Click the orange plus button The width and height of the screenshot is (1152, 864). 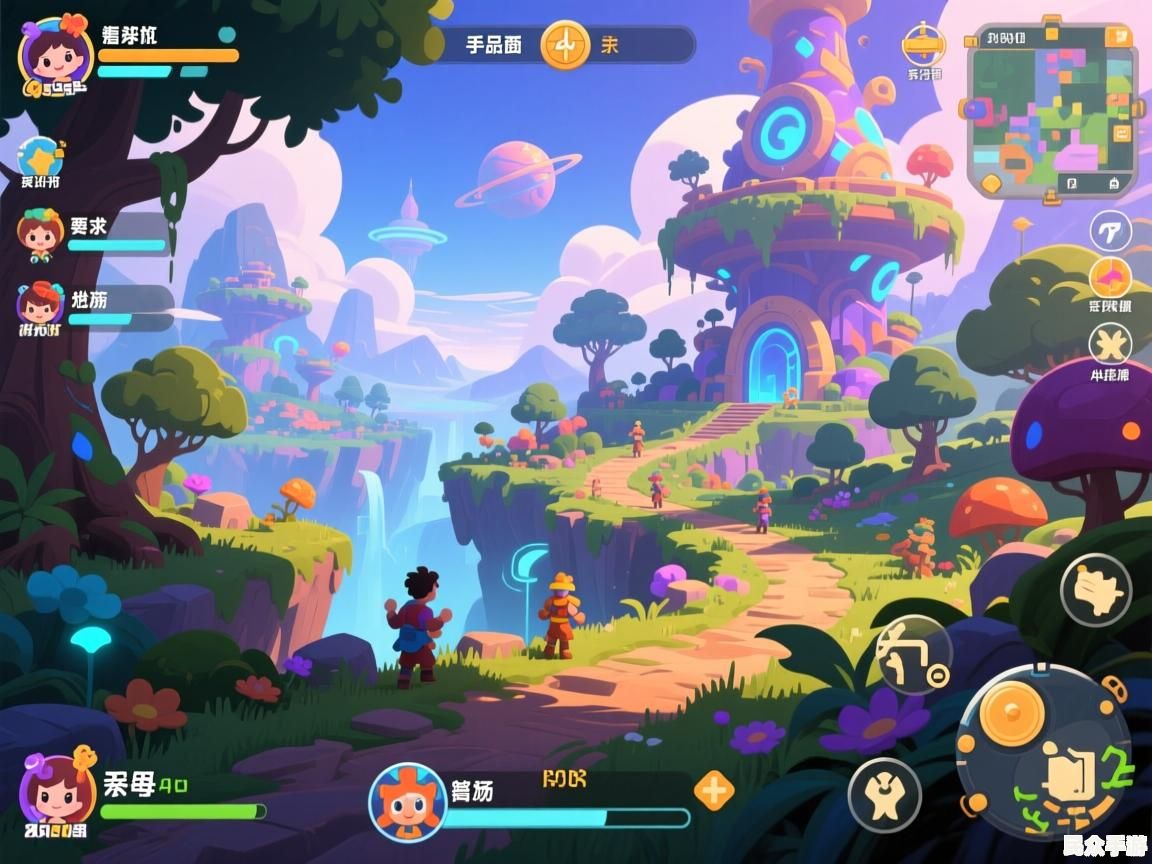coord(713,790)
